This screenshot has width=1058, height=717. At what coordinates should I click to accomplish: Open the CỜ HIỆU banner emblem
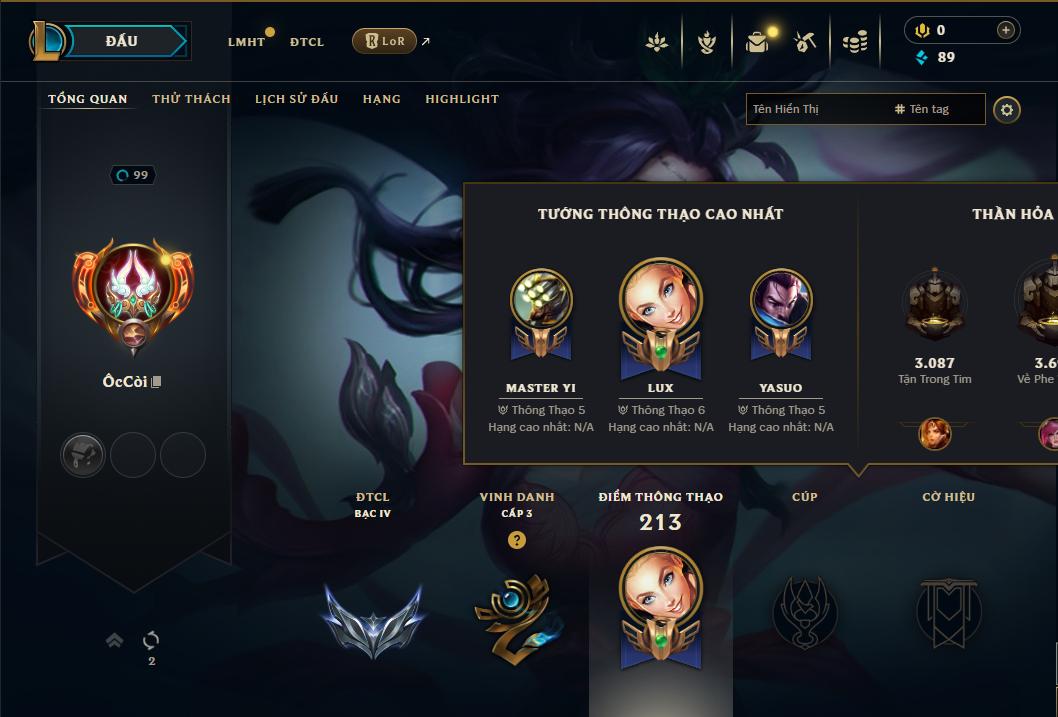[x=948, y=612]
